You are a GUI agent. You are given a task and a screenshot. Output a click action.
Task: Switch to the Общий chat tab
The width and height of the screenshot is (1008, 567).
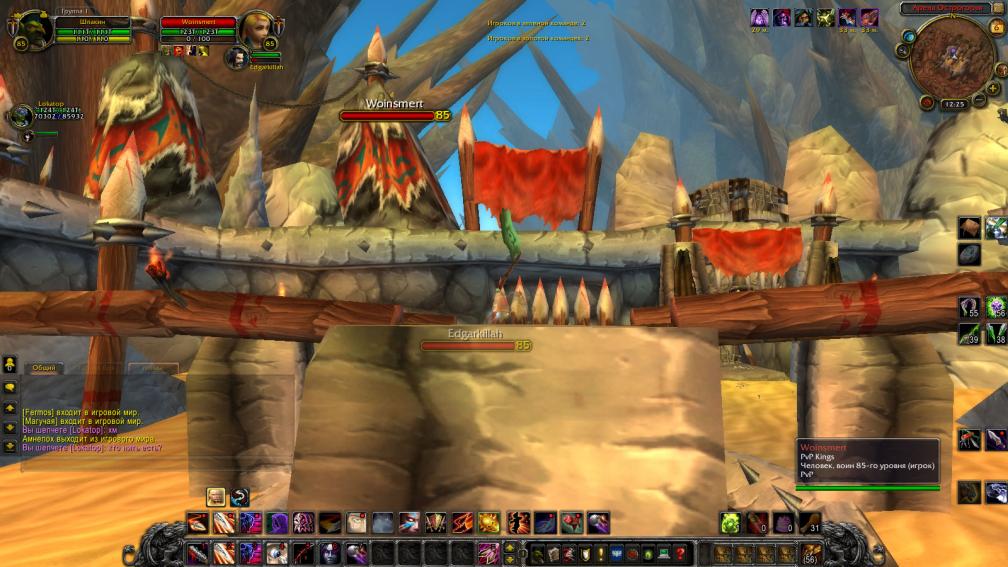click(44, 369)
